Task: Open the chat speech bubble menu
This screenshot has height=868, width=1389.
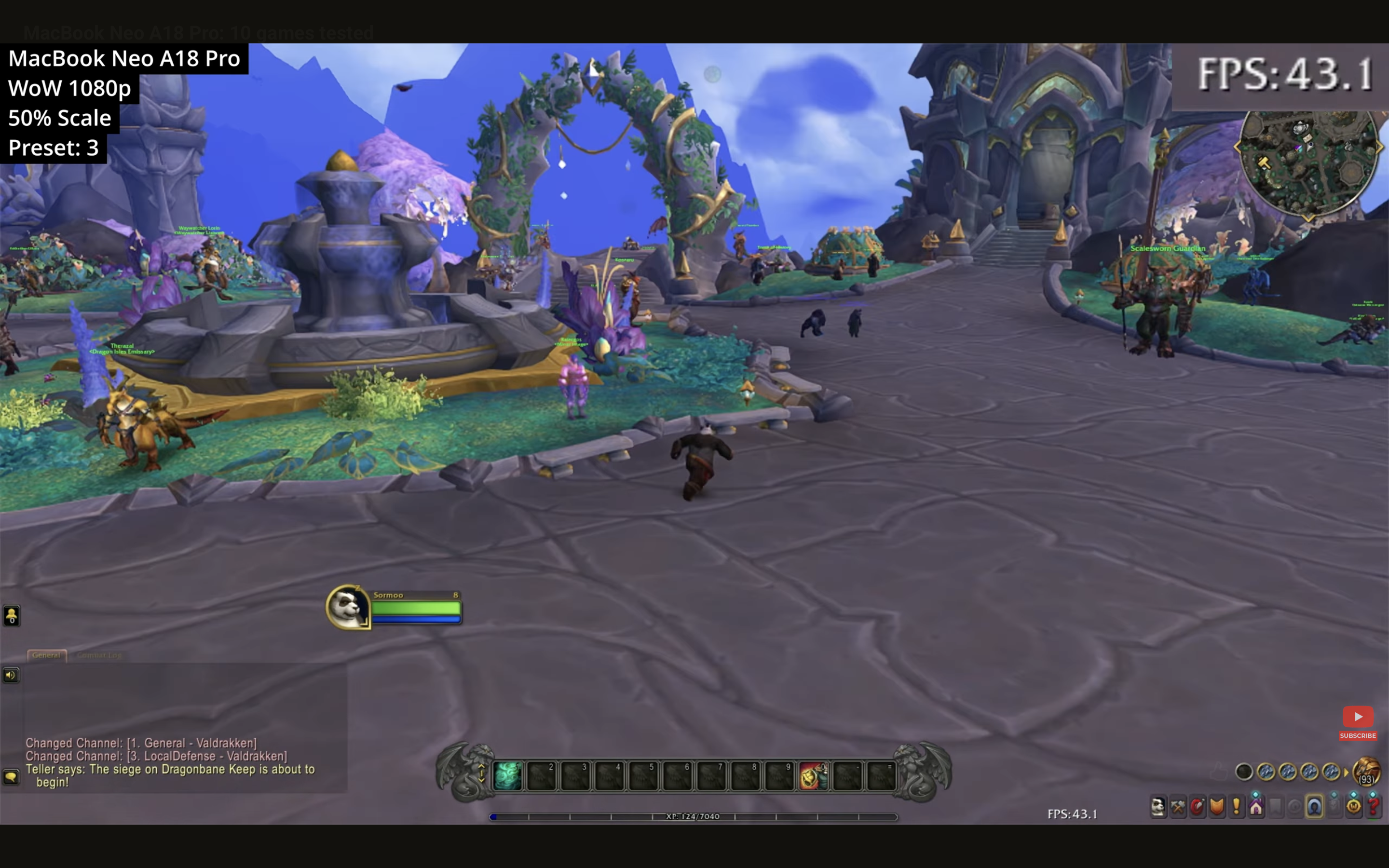Action: point(11,777)
